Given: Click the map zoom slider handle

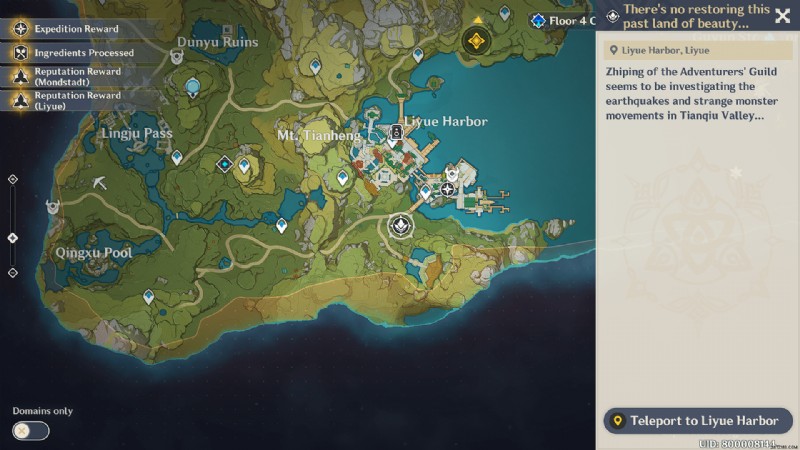Looking at the screenshot, I should click(12, 237).
